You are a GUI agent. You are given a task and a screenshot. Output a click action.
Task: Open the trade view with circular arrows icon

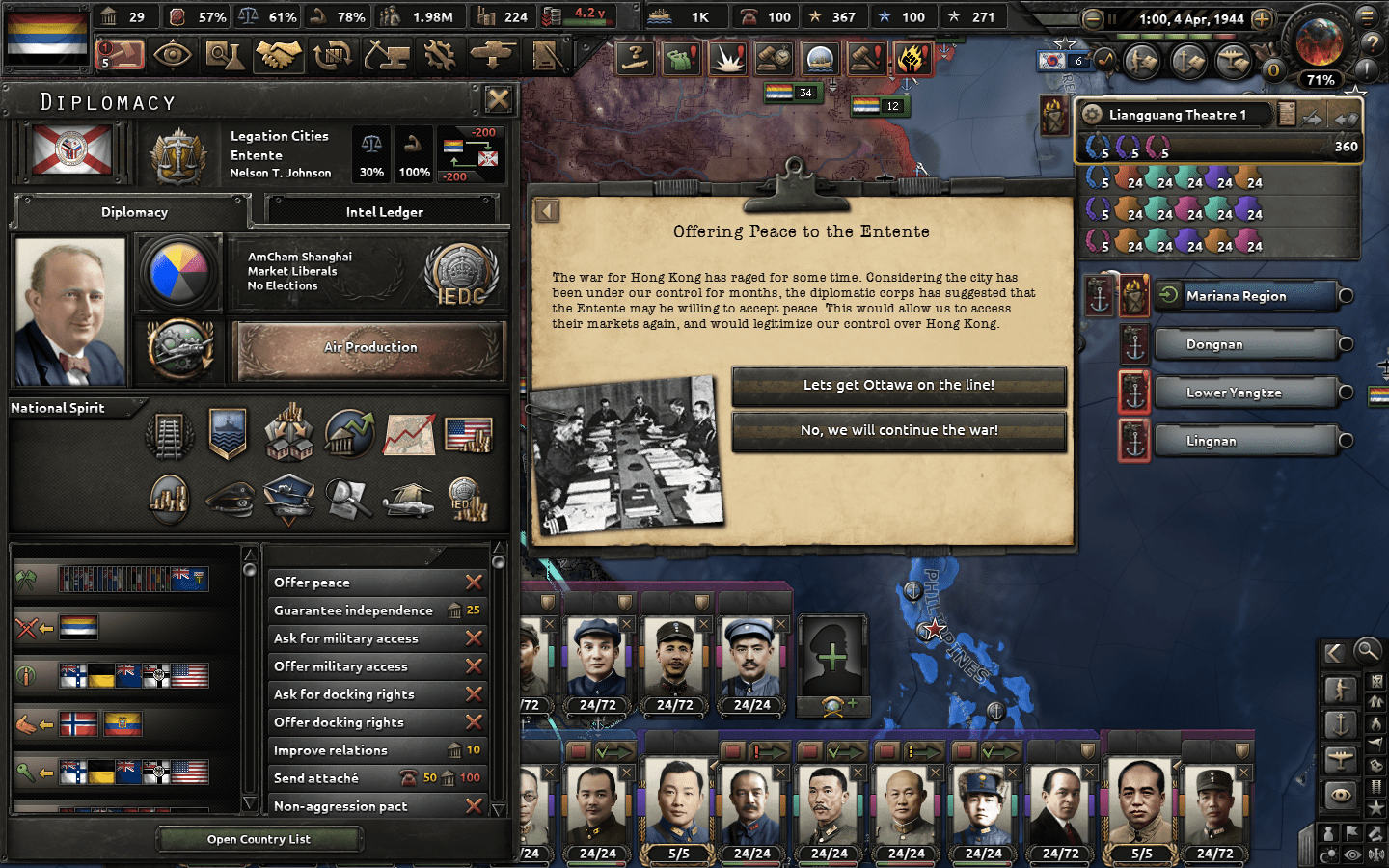tap(333, 56)
